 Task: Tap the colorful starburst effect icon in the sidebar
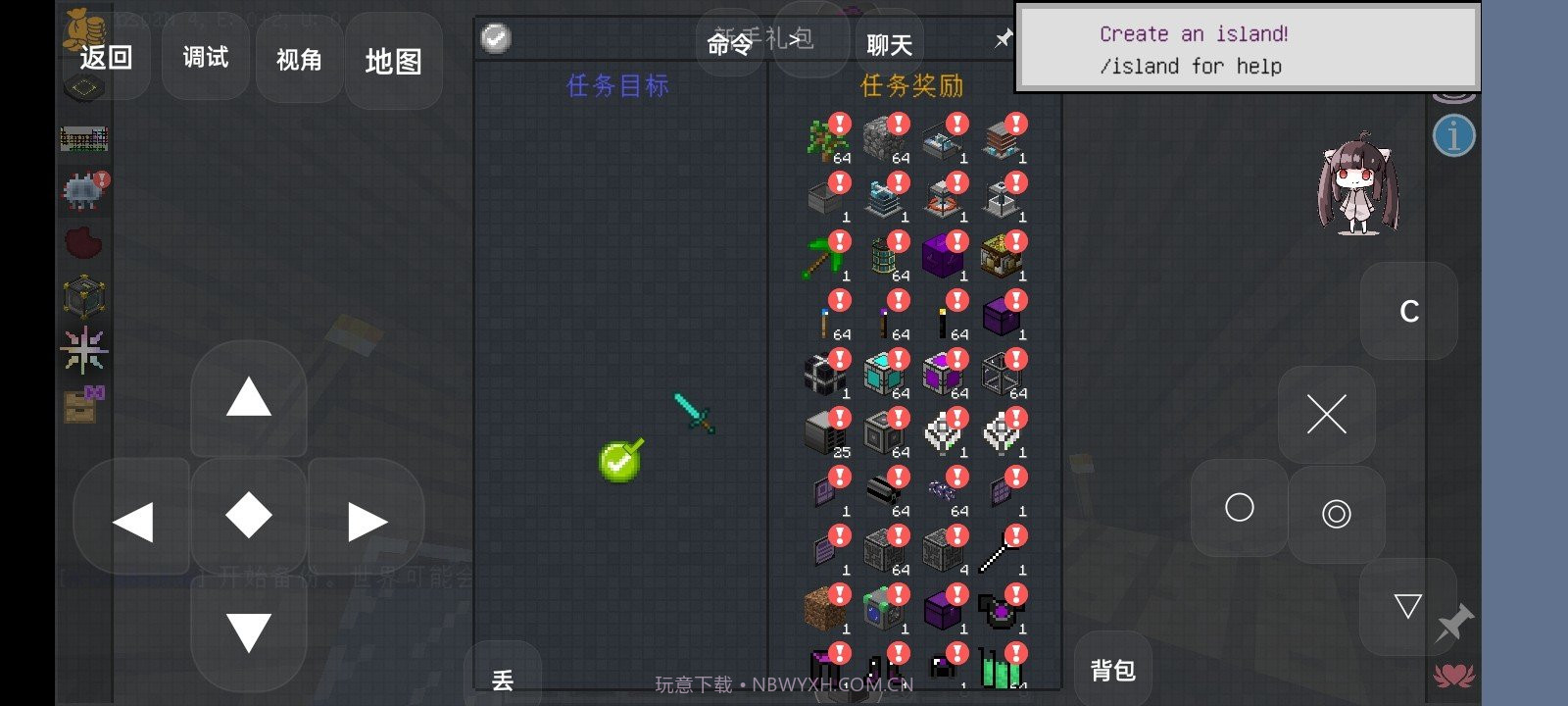click(x=83, y=348)
